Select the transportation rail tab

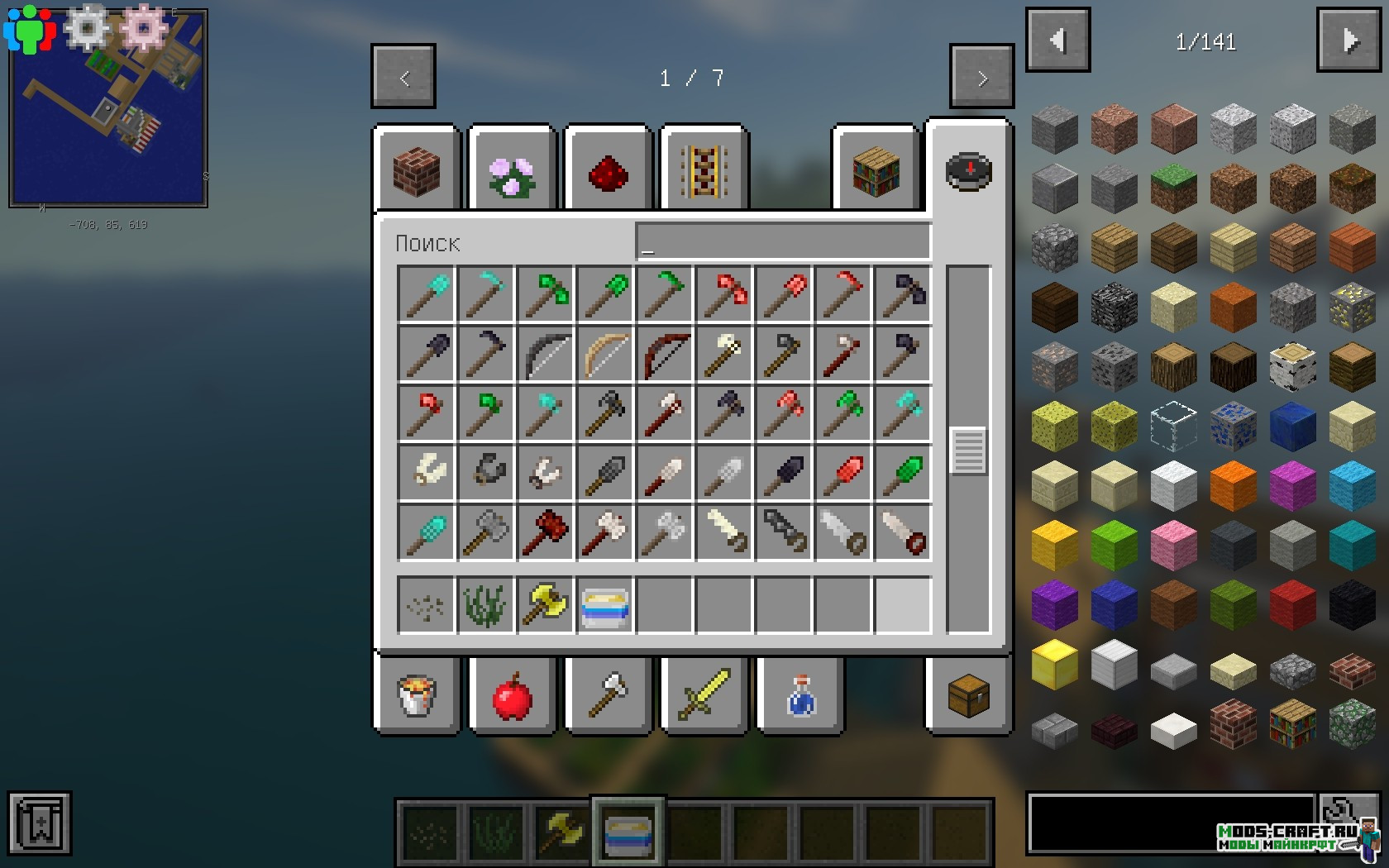(704, 171)
